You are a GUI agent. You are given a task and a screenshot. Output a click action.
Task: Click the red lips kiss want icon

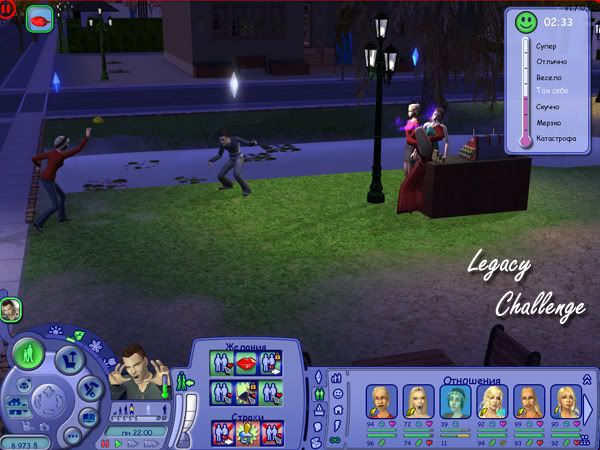[x=245, y=362]
